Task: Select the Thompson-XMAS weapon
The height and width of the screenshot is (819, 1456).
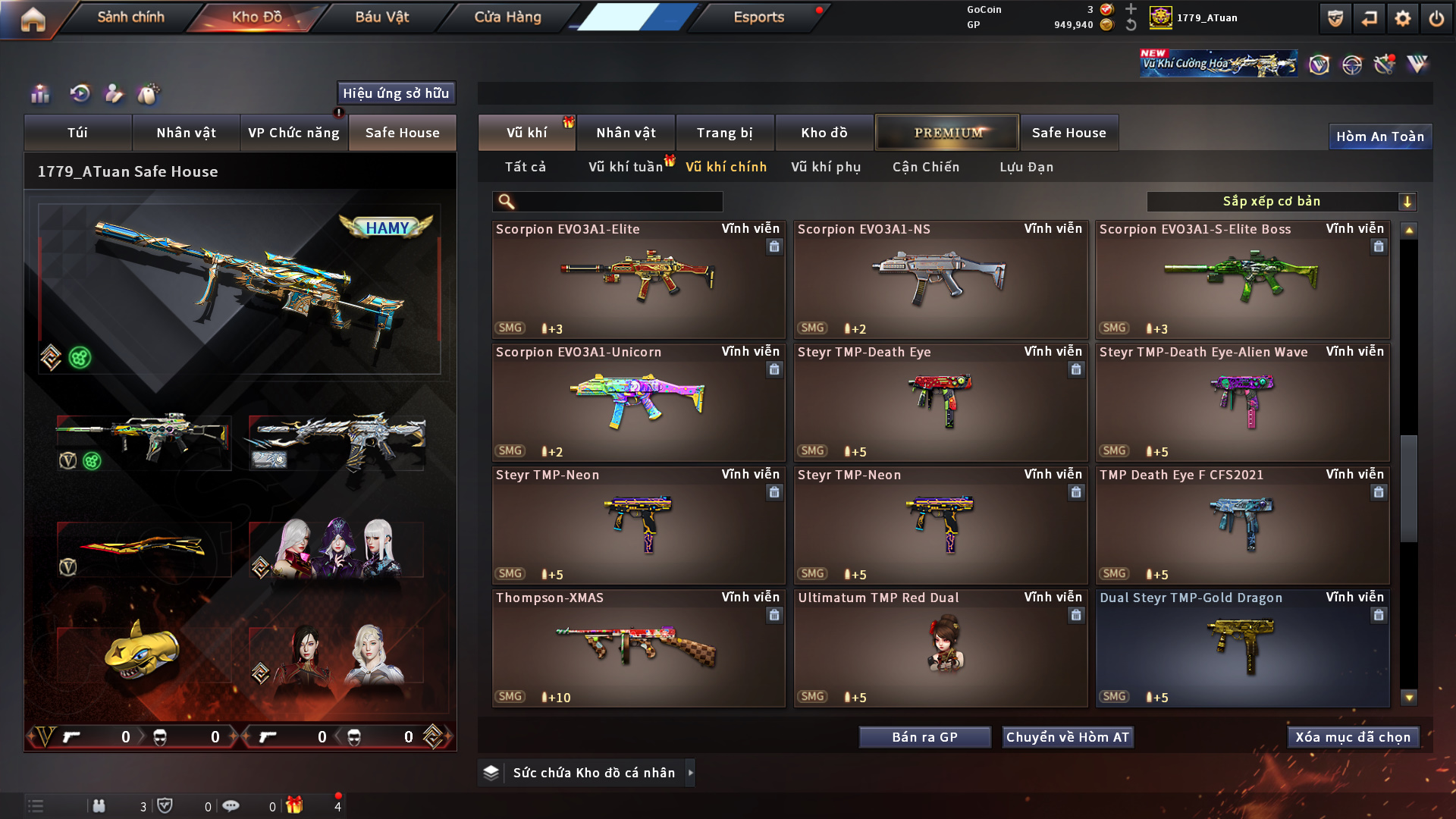Action: tap(638, 648)
